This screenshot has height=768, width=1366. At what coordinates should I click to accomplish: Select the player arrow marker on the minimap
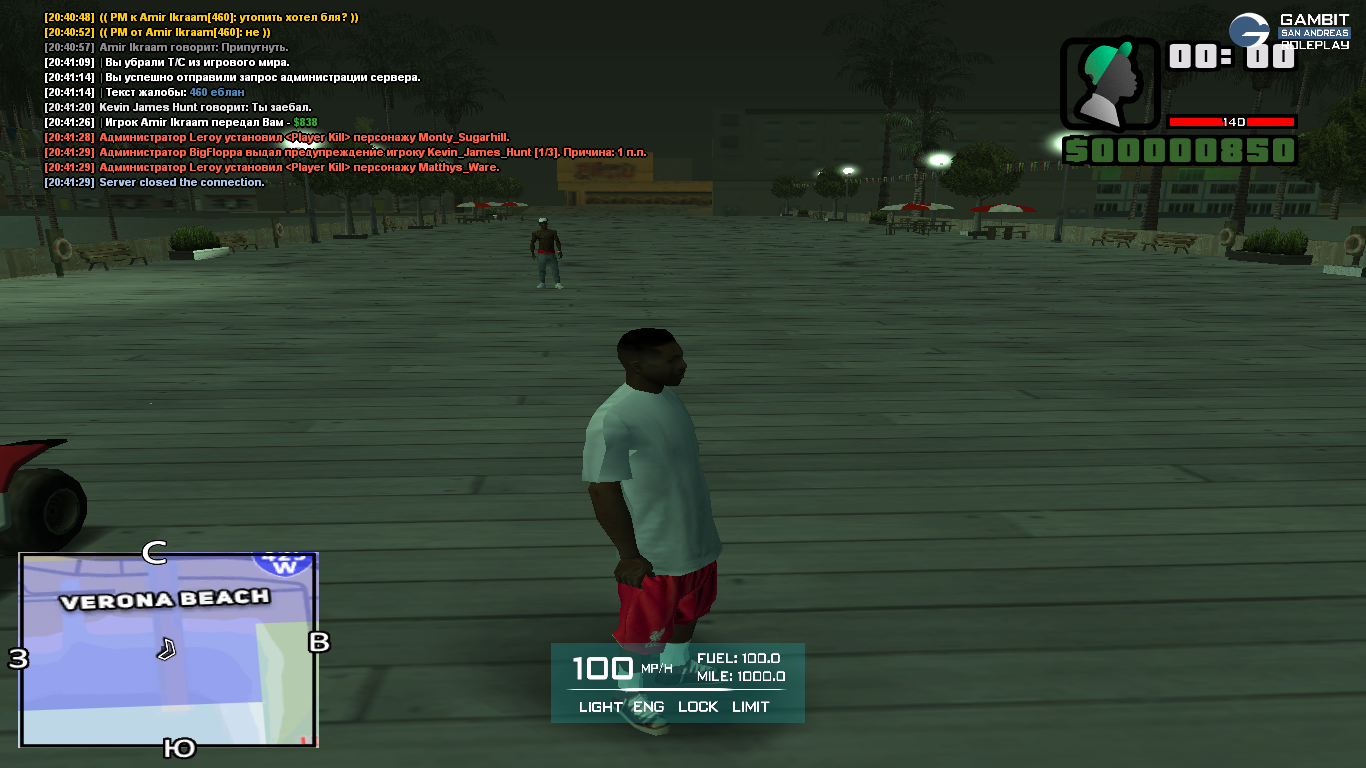[x=166, y=649]
